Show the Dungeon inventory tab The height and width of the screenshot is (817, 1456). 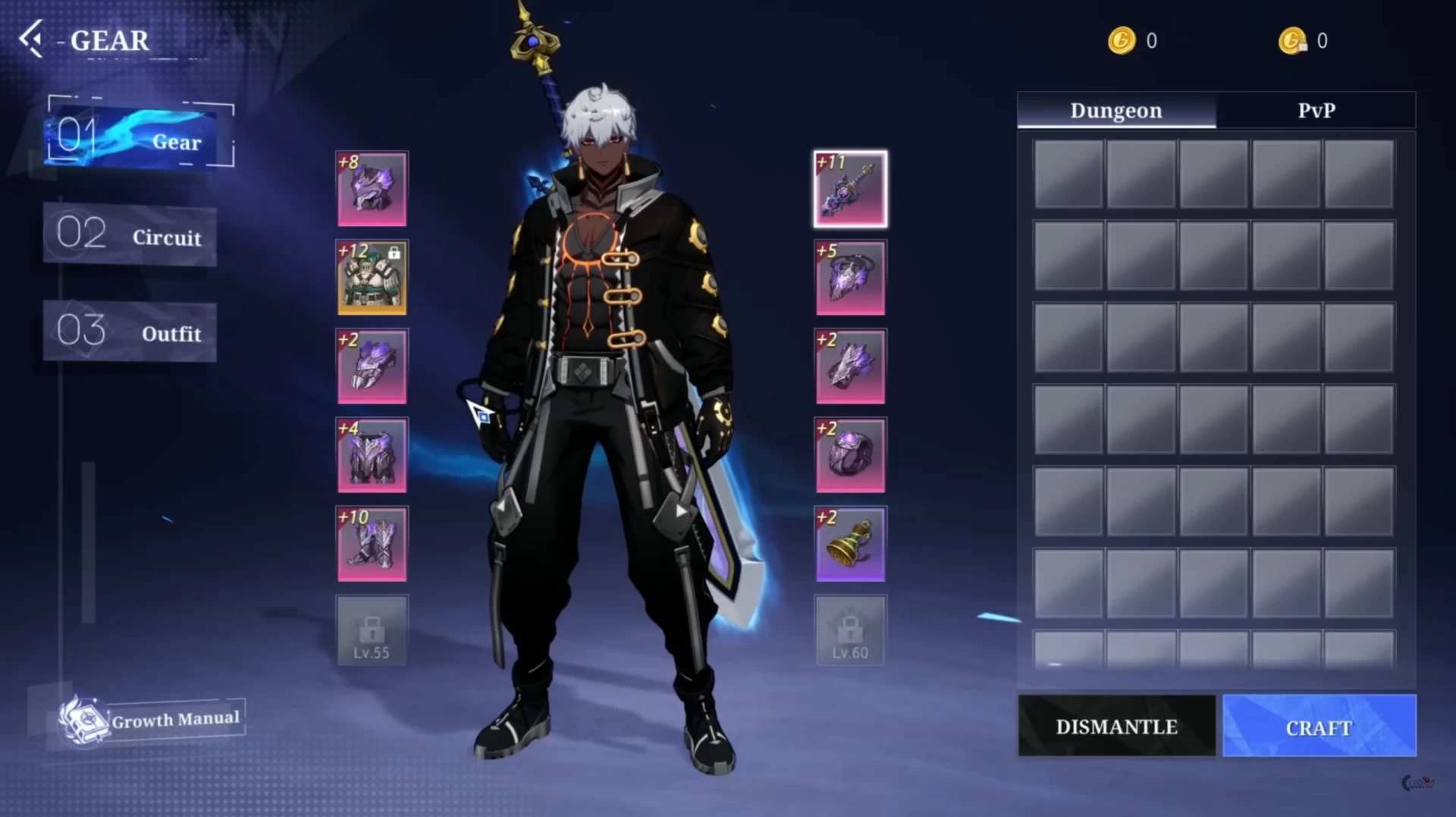coord(1116,111)
